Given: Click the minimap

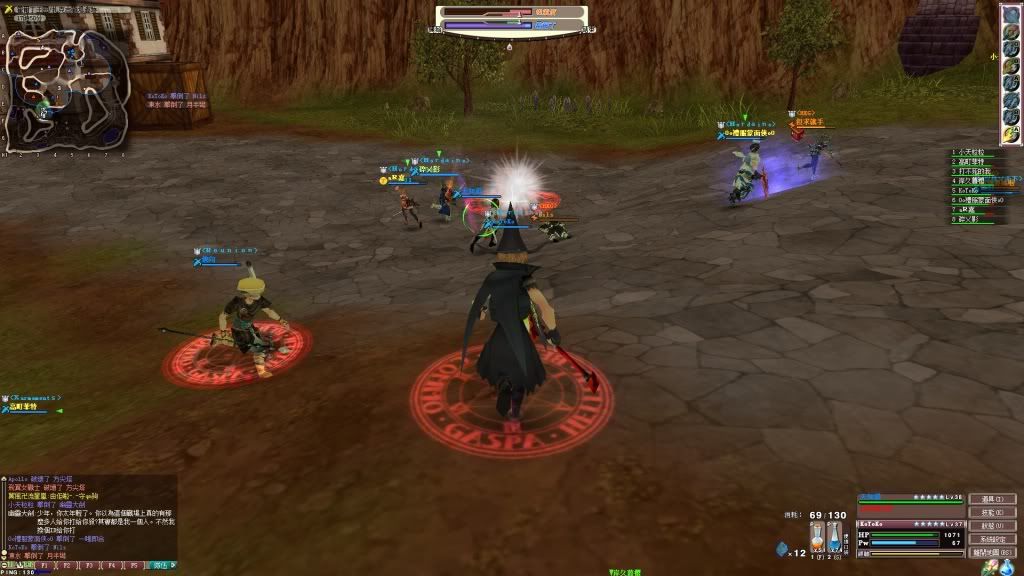Looking at the screenshot, I should click(x=60, y=87).
